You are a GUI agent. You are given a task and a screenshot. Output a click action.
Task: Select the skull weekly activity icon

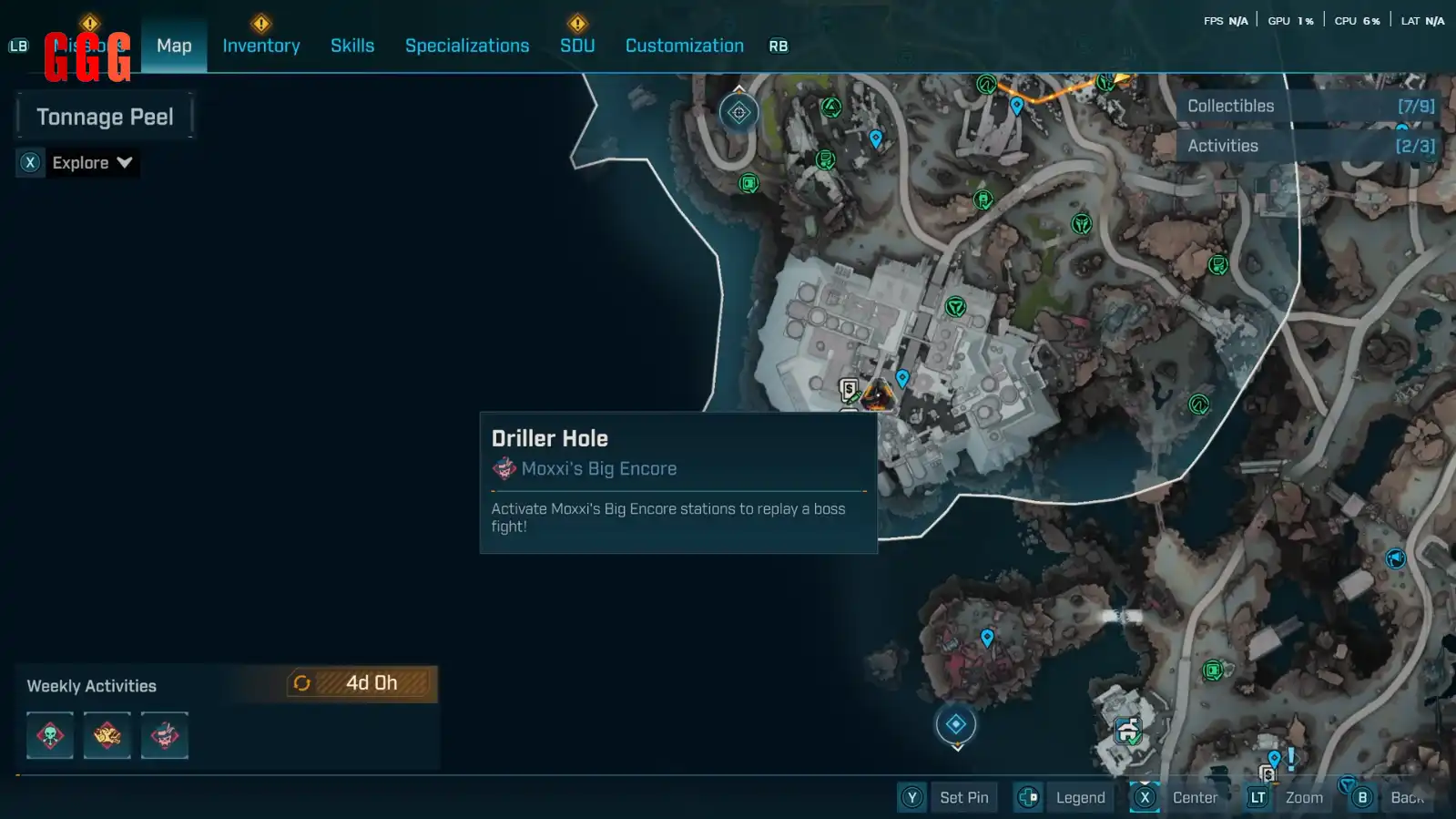[50, 735]
